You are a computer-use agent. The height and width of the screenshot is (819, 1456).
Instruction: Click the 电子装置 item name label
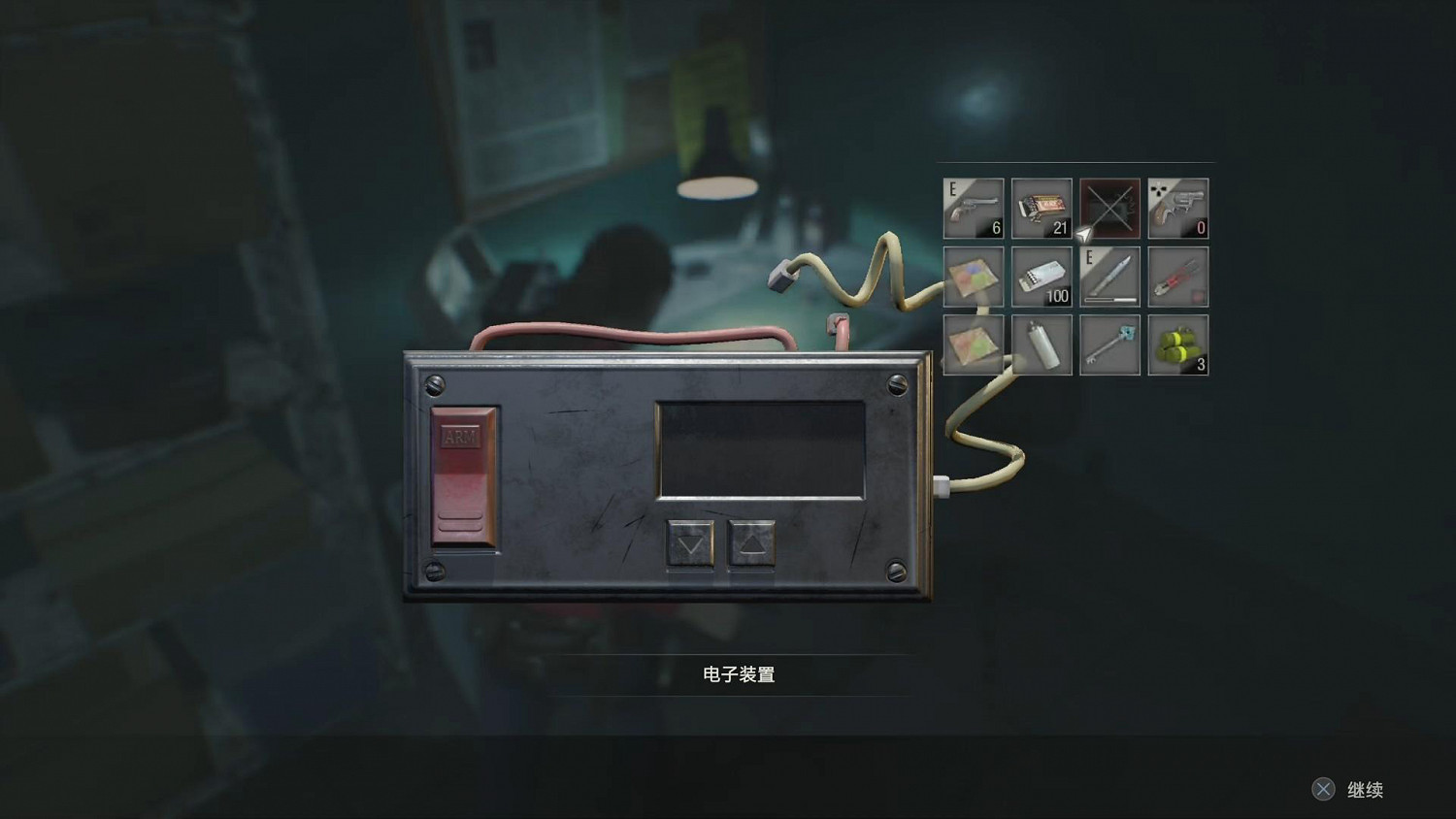738,672
